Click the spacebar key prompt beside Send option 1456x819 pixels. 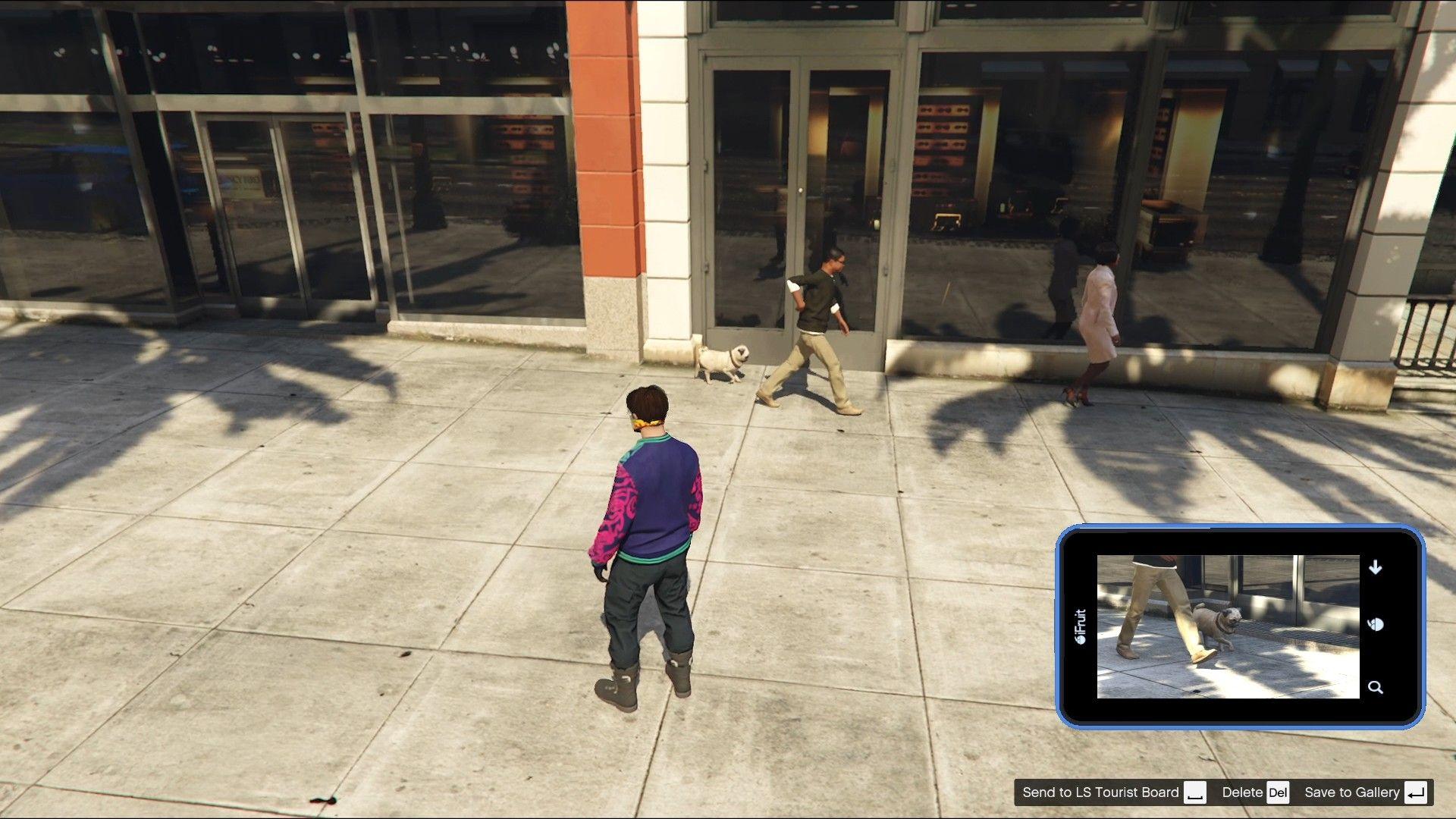pyautogui.click(x=1197, y=792)
